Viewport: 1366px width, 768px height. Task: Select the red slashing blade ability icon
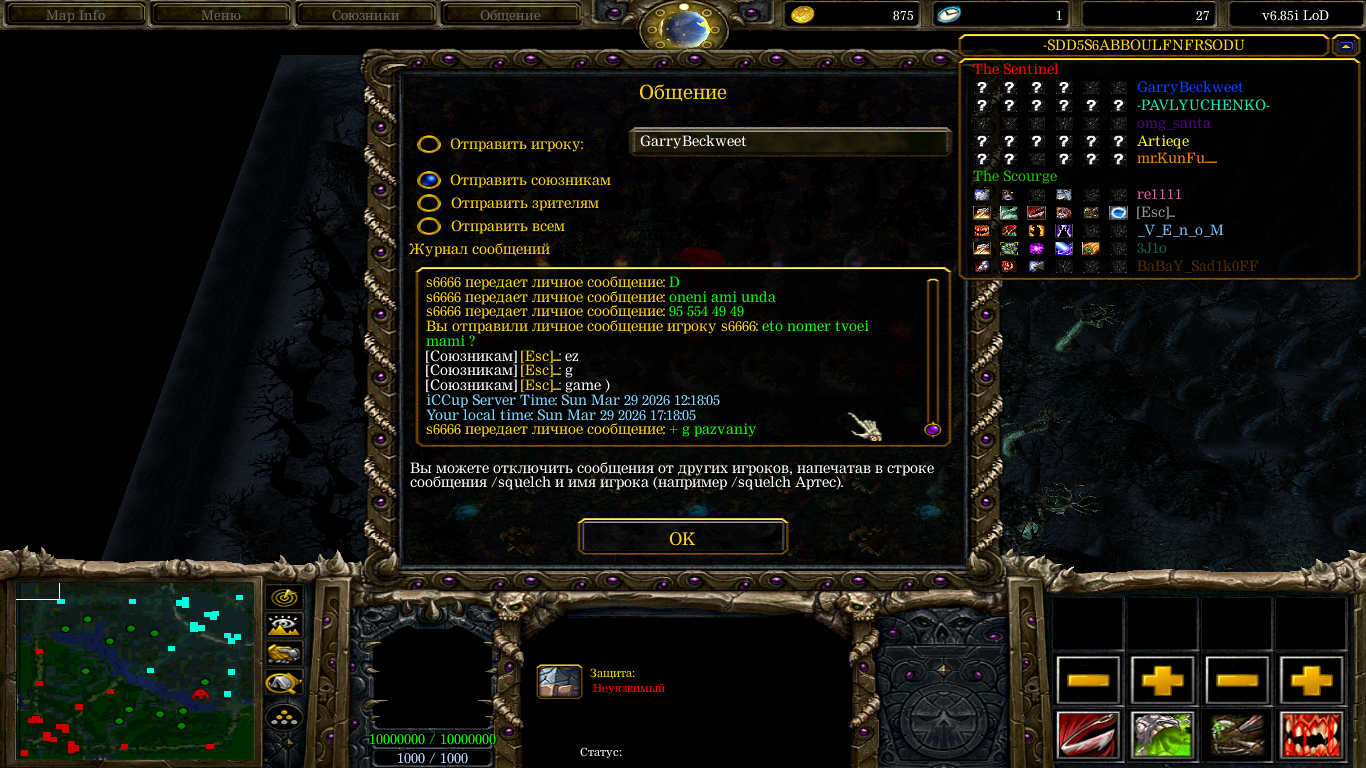(1087, 734)
